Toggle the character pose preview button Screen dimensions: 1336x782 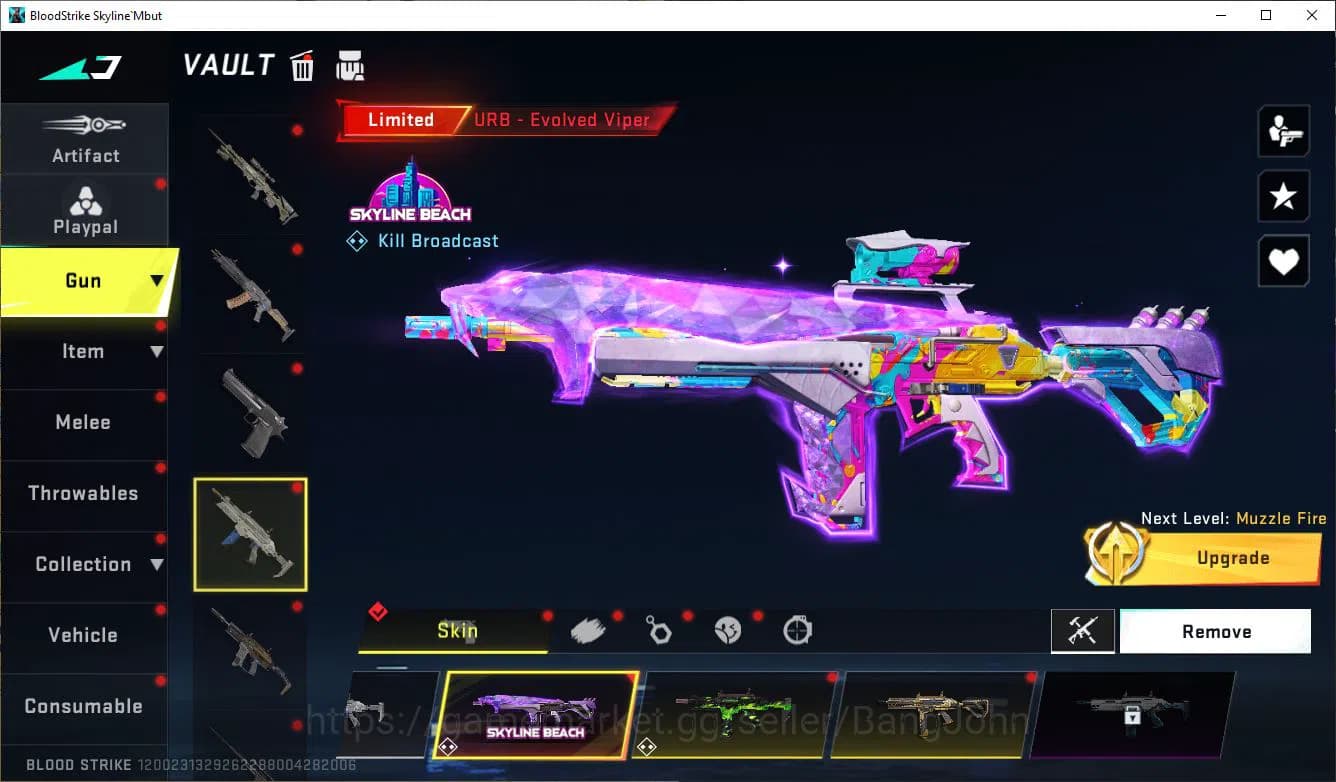[x=1284, y=131]
